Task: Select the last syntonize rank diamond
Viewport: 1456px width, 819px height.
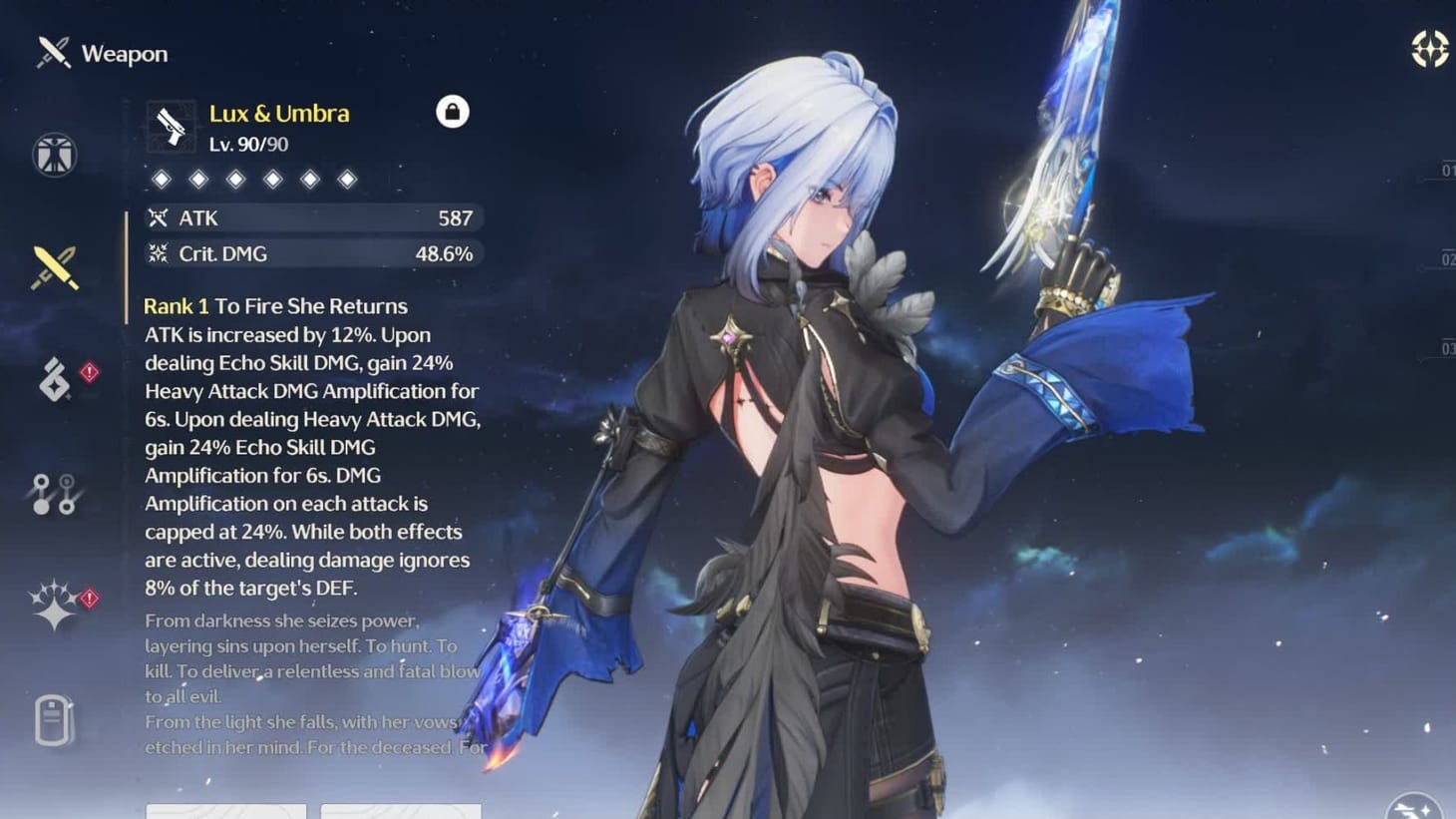Action: (x=346, y=178)
